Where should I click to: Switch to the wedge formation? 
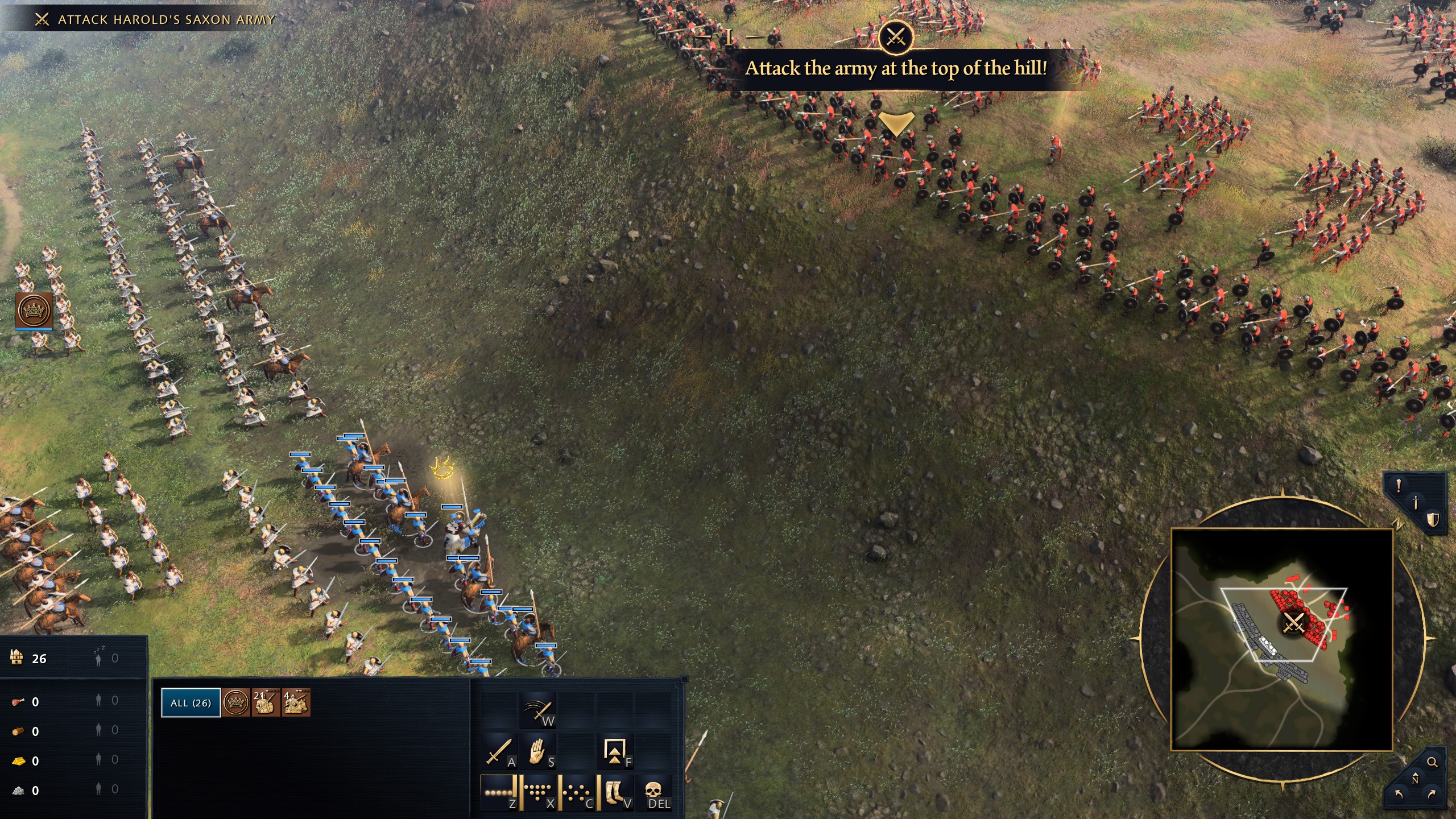(537, 792)
